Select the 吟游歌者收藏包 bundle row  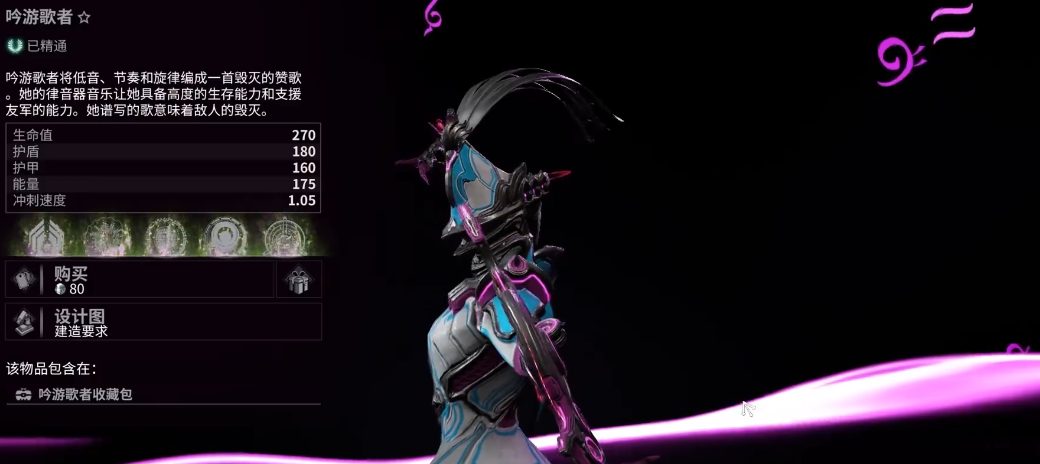(x=163, y=394)
